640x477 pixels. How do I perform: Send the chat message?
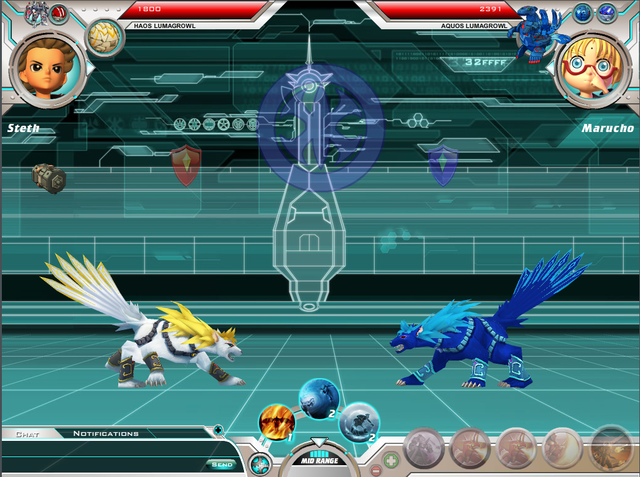(222, 464)
